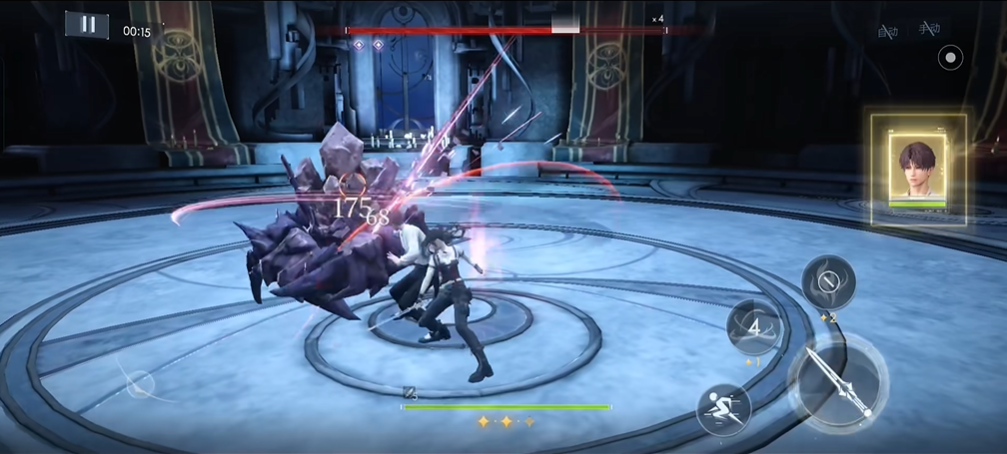Screen dimensions: 1007x454
Task: Select the companion character portrait card
Action: (x=917, y=169)
